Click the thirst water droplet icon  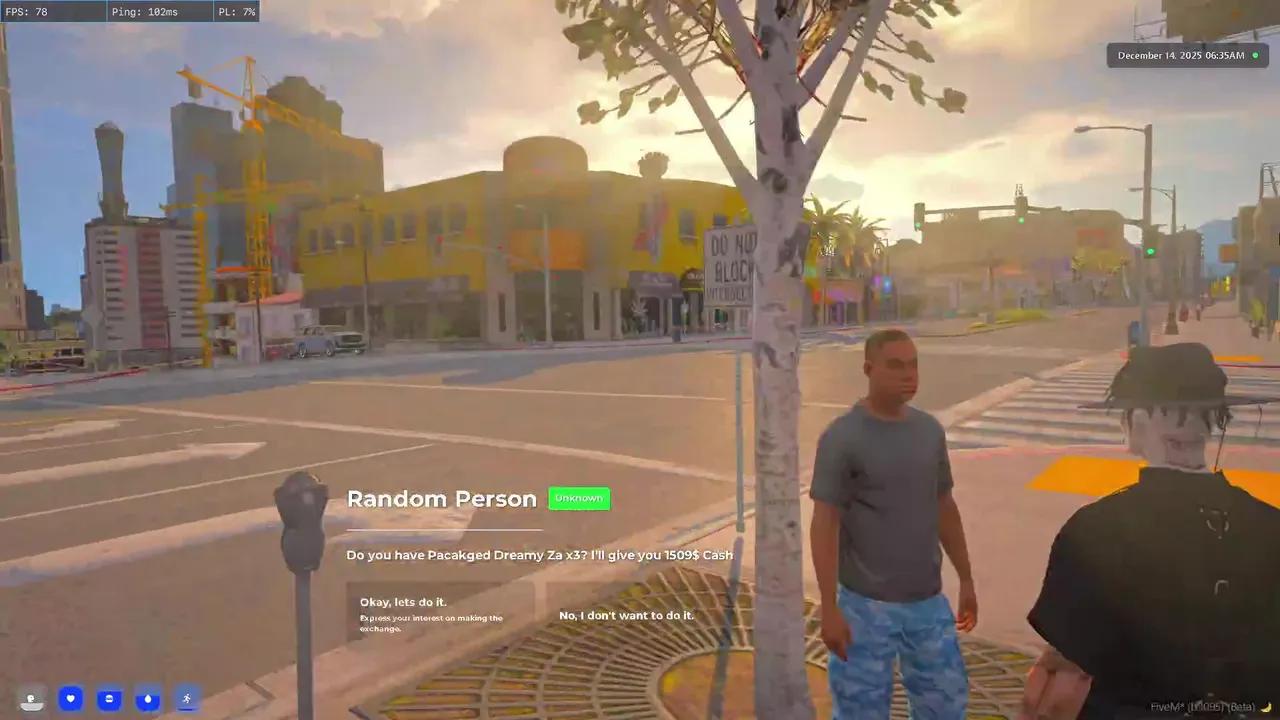[148, 699]
